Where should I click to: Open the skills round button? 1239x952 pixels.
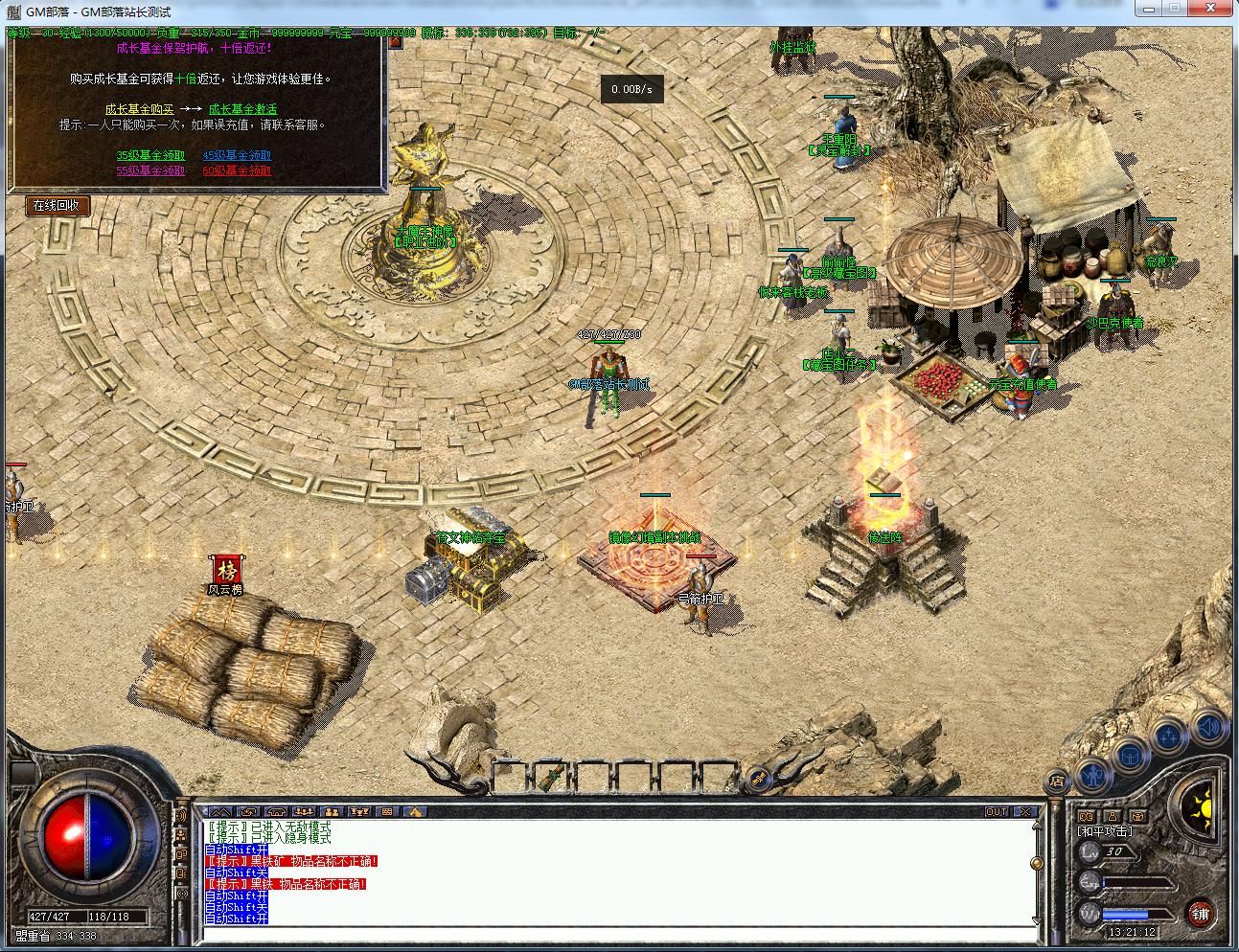pyautogui.click(x=1169, y=737)
